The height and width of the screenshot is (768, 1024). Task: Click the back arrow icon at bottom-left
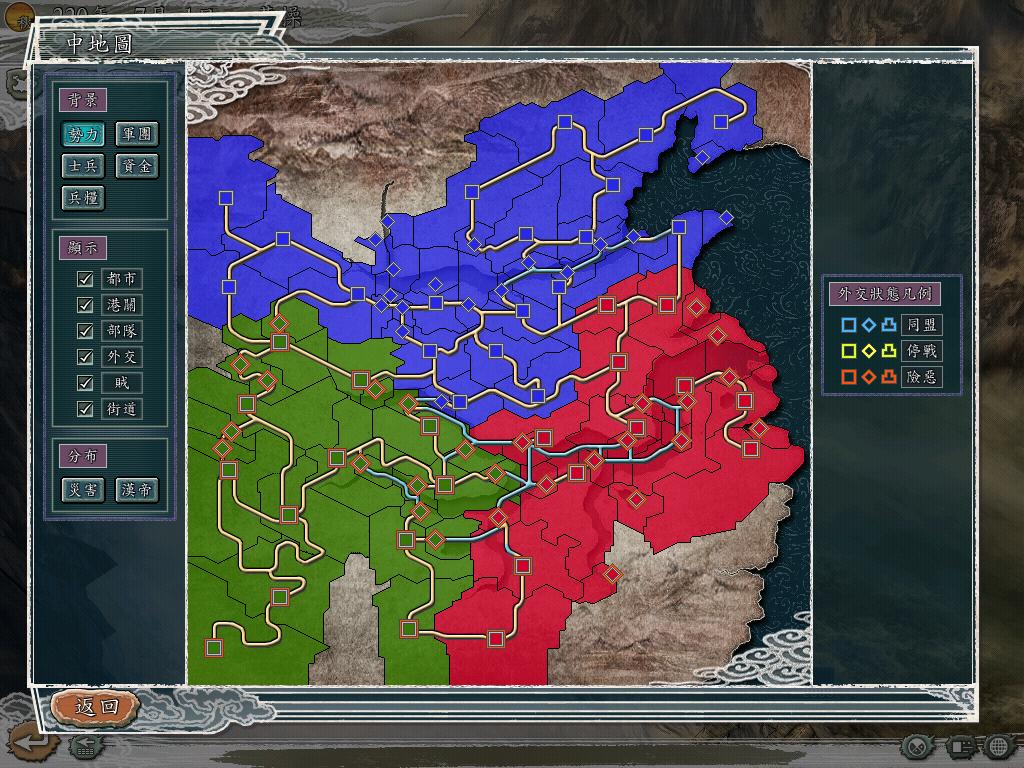pos(29,743)
